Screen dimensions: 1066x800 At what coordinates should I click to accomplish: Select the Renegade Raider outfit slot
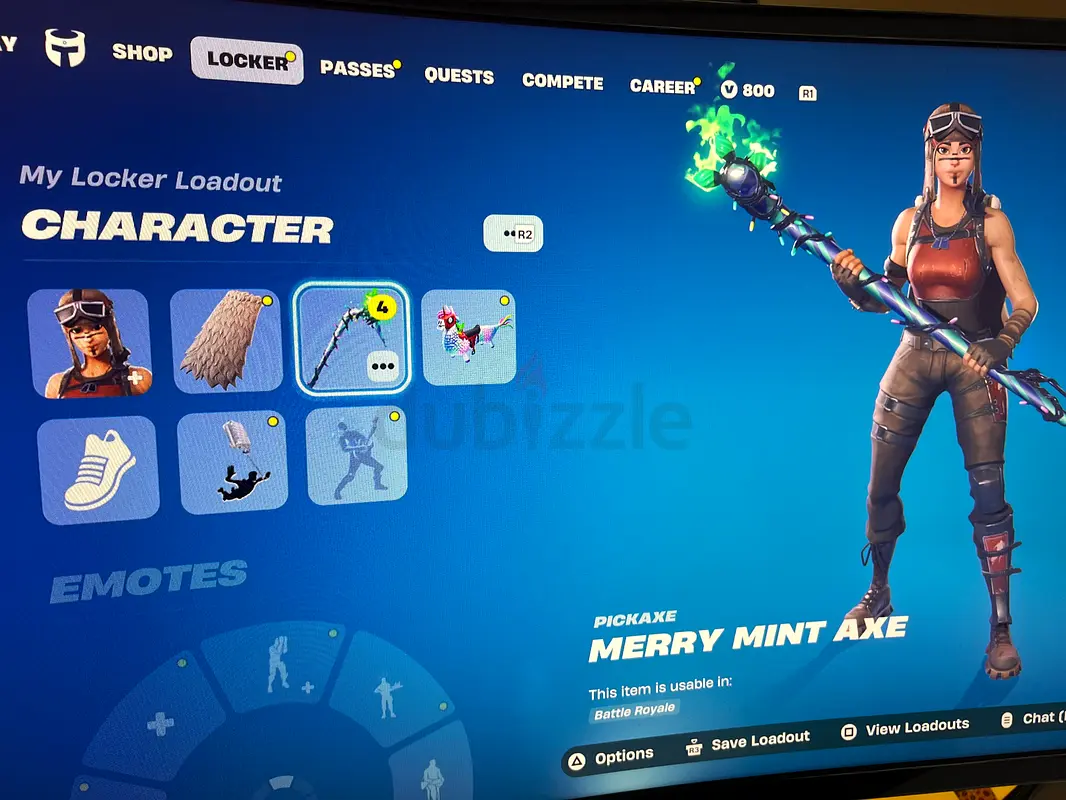click(x=90, y=343)
